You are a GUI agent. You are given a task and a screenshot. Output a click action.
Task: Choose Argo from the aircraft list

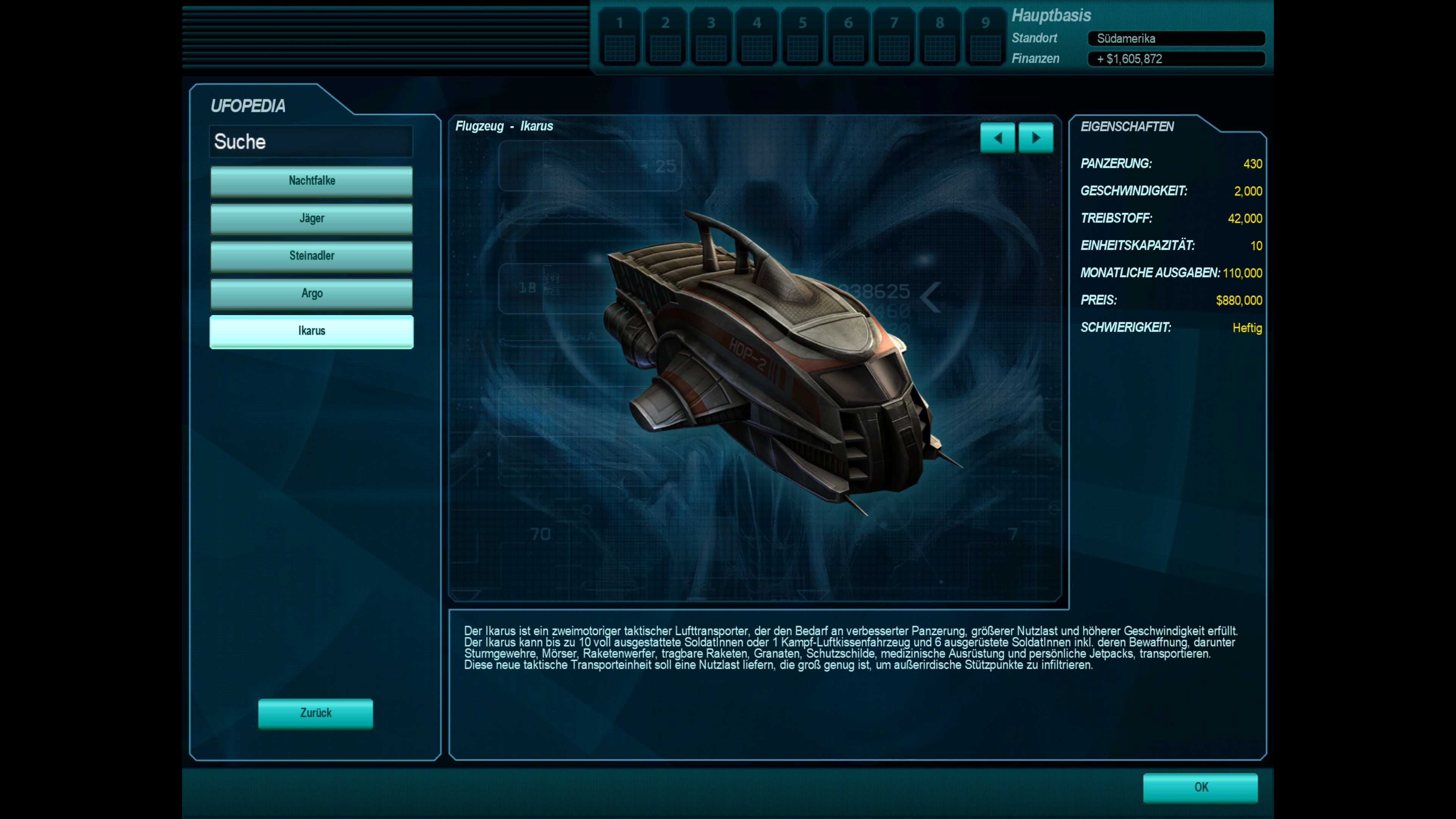[x=311, y=293]
